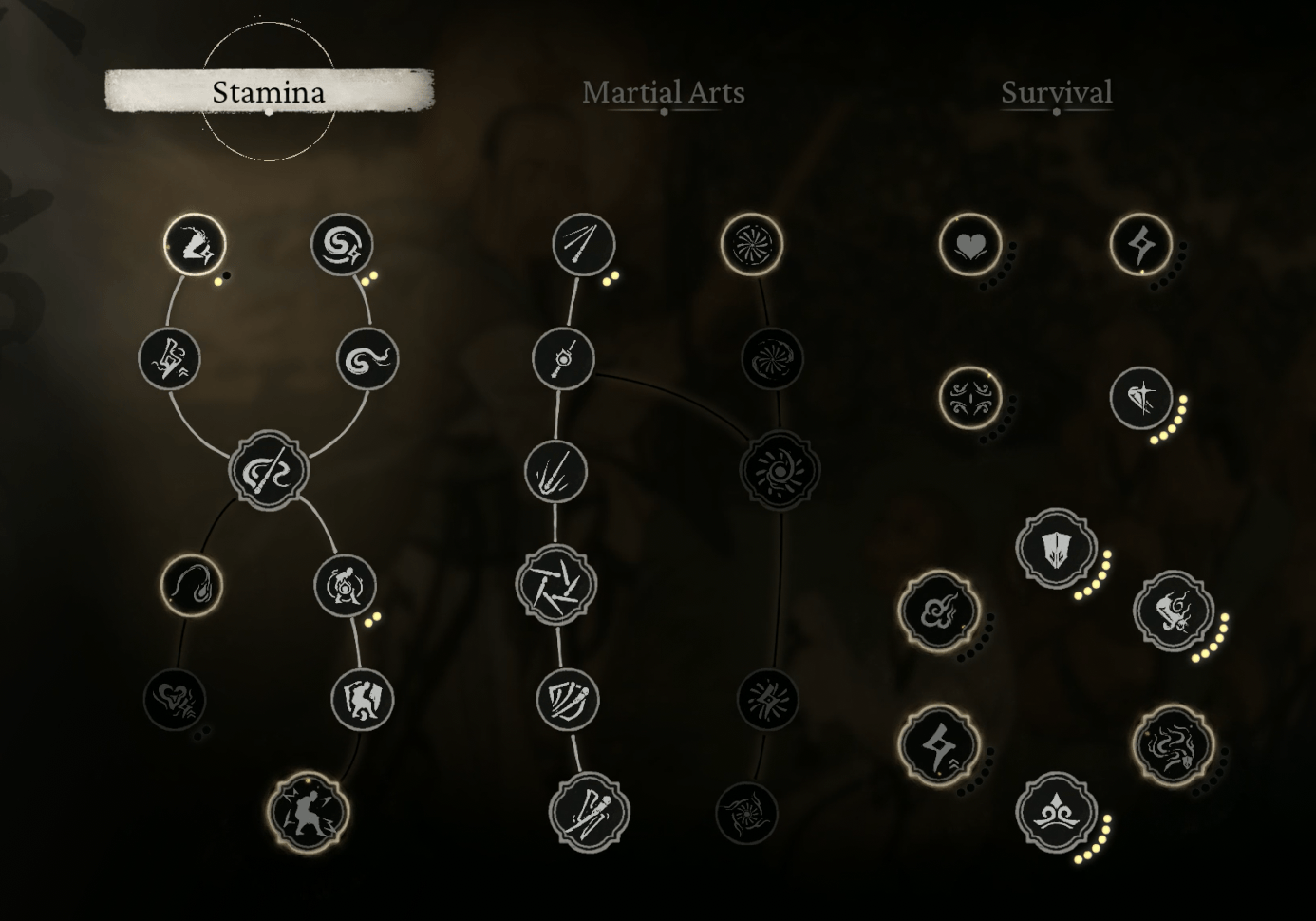Choose the shield emblem skill node
The image size is (1316, 921).
click(x=1056, y=548)
